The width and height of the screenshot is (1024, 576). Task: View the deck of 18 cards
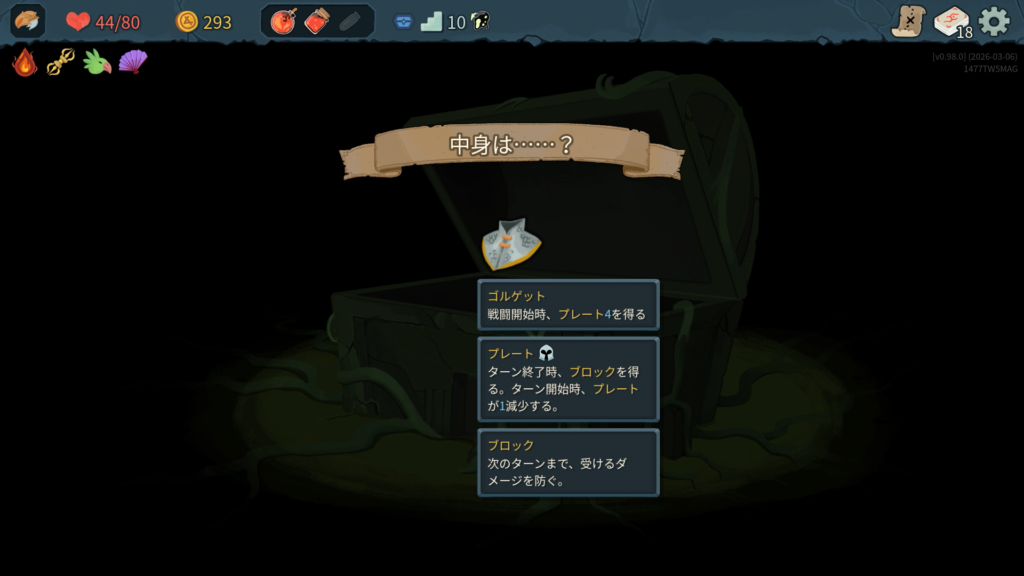951,21
